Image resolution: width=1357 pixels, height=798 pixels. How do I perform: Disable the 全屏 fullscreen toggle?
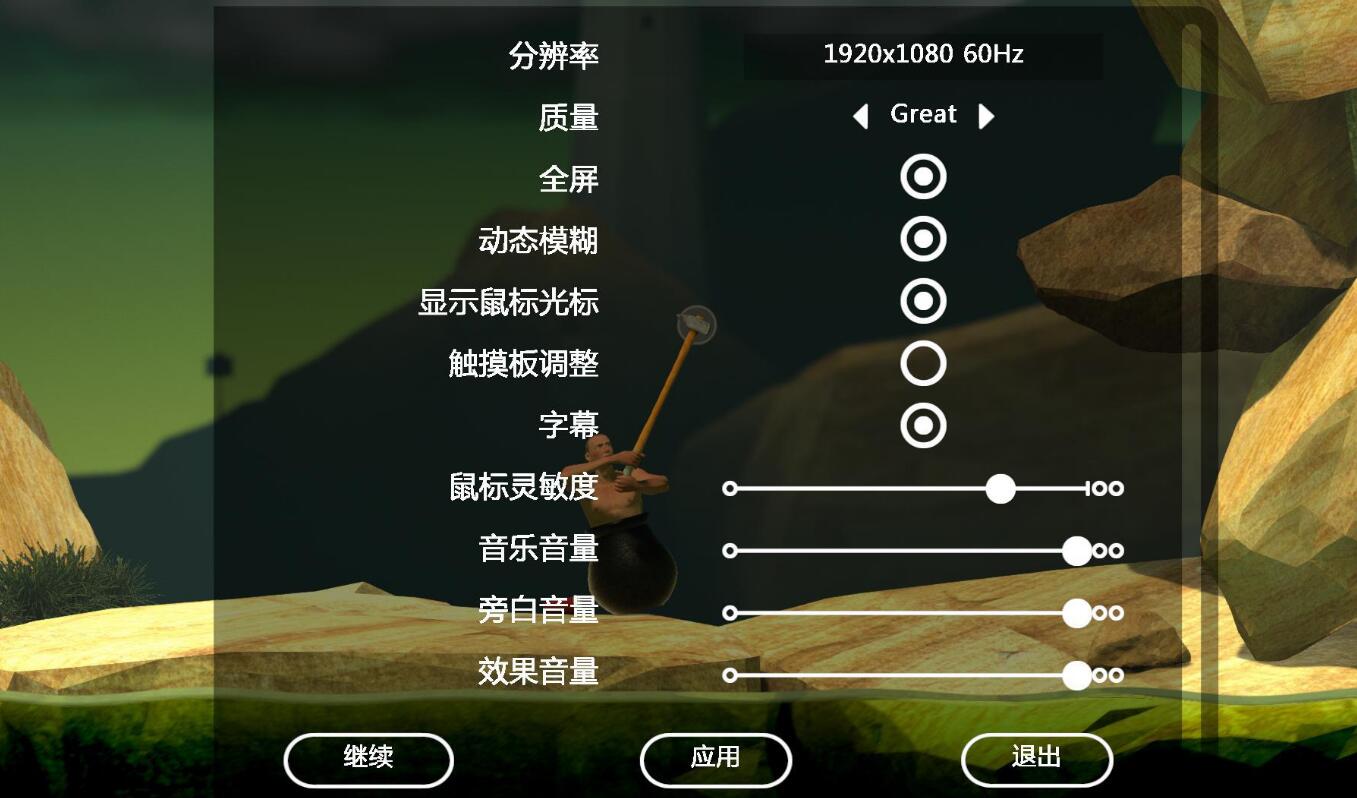point(921,176)
